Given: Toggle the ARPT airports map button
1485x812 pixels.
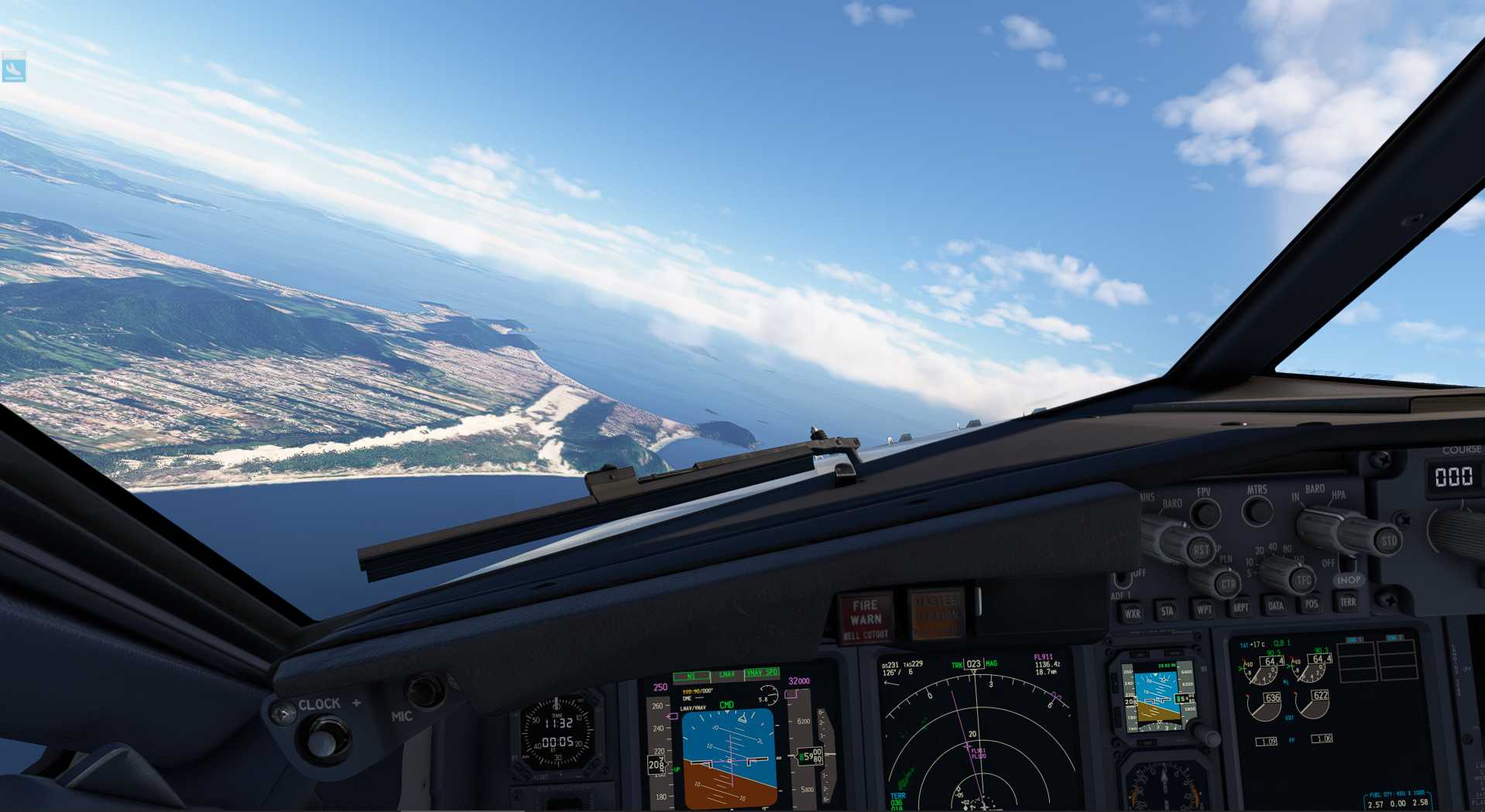Looking at the screenshot, I should pyautogui.click(x=1240, y=608).
